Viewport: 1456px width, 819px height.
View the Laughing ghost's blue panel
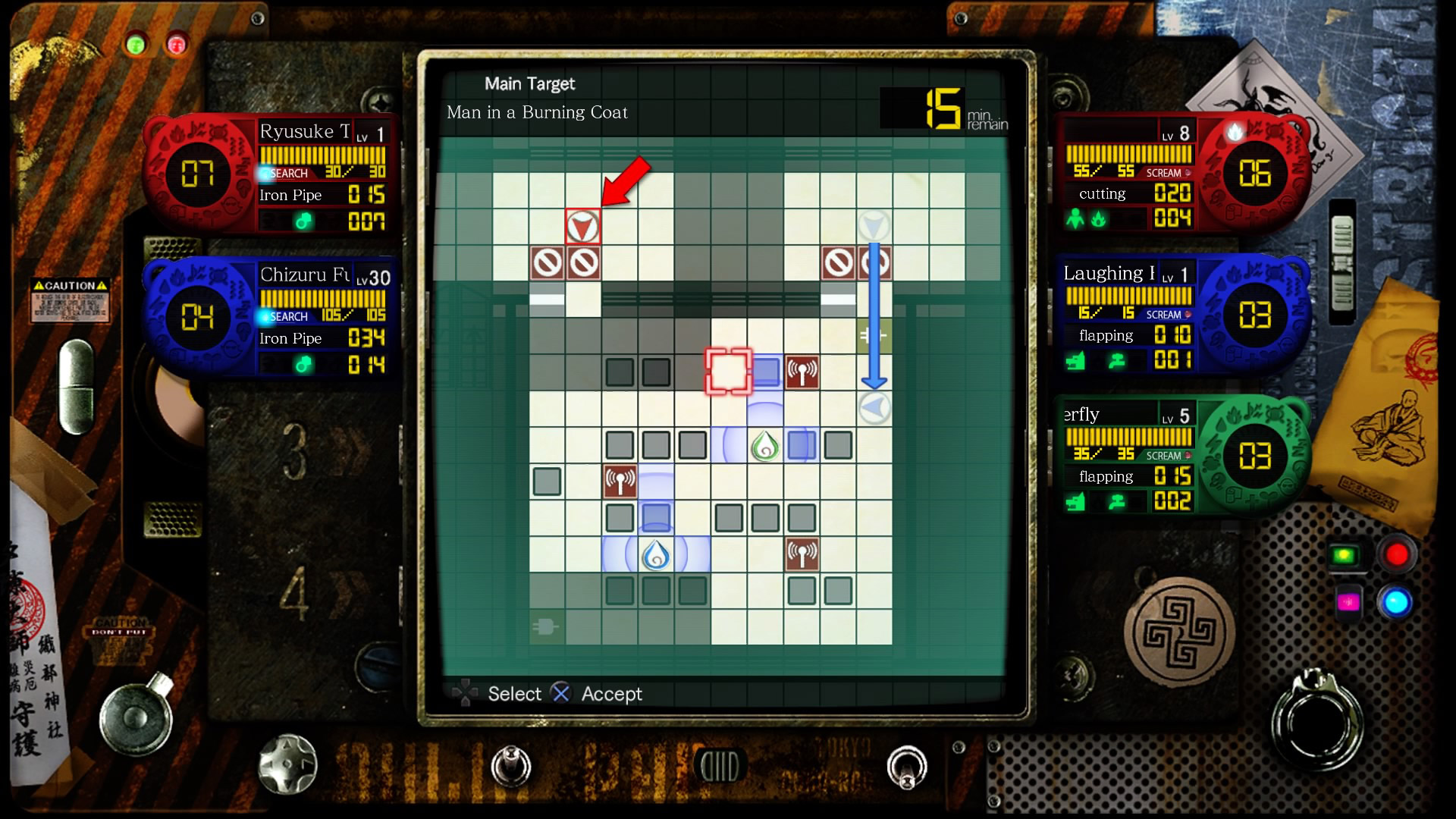(x=1181, y=315)
